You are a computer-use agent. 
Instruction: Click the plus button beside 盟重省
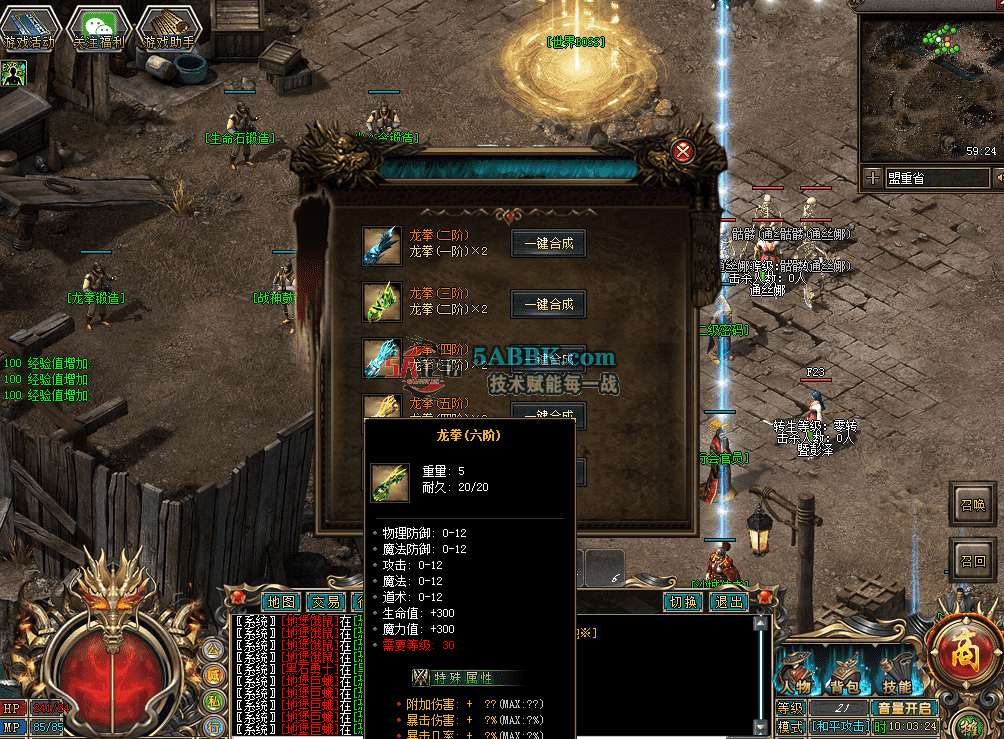click(873, 178)
